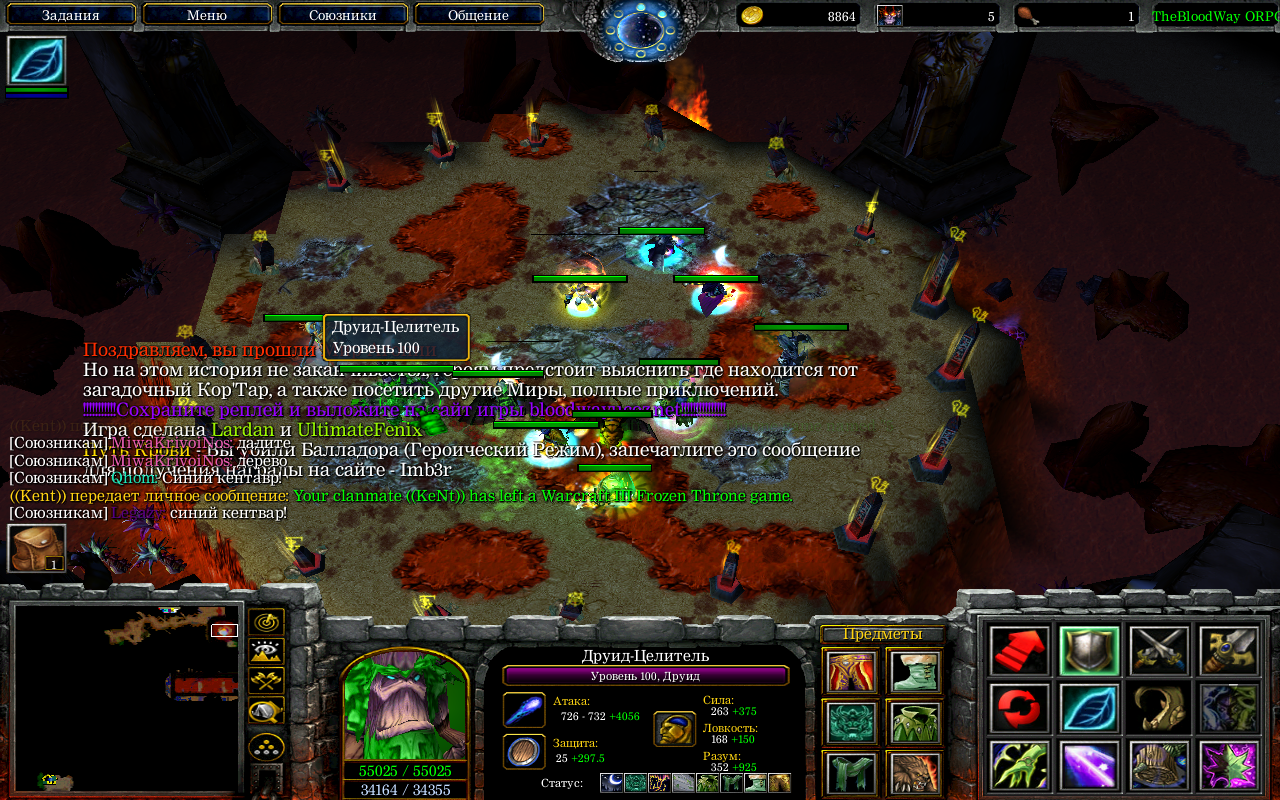Open the Союзники allies menu
This screenshot has height=800, width=1280.
point(343,15)
